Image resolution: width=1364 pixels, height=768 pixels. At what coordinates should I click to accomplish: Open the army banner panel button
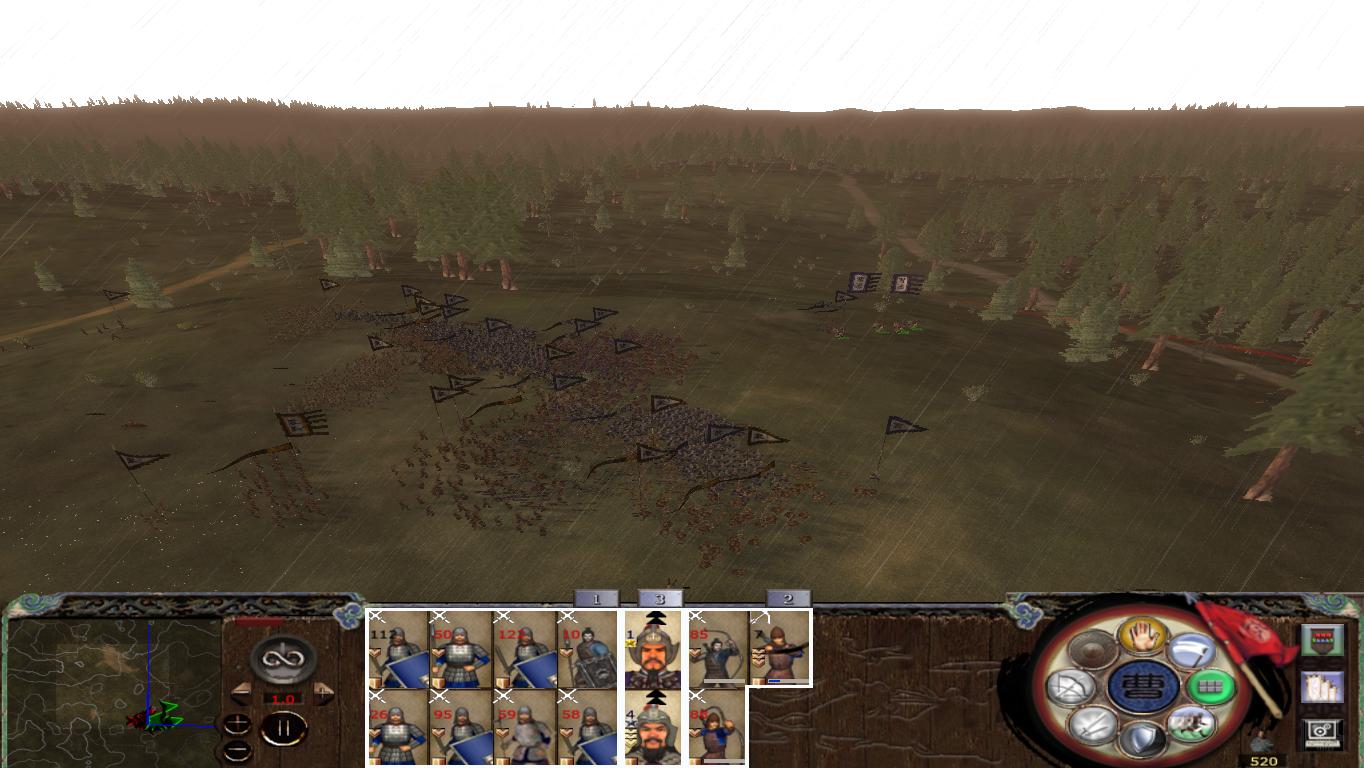pyautogui.click(x=1323, y=639)
